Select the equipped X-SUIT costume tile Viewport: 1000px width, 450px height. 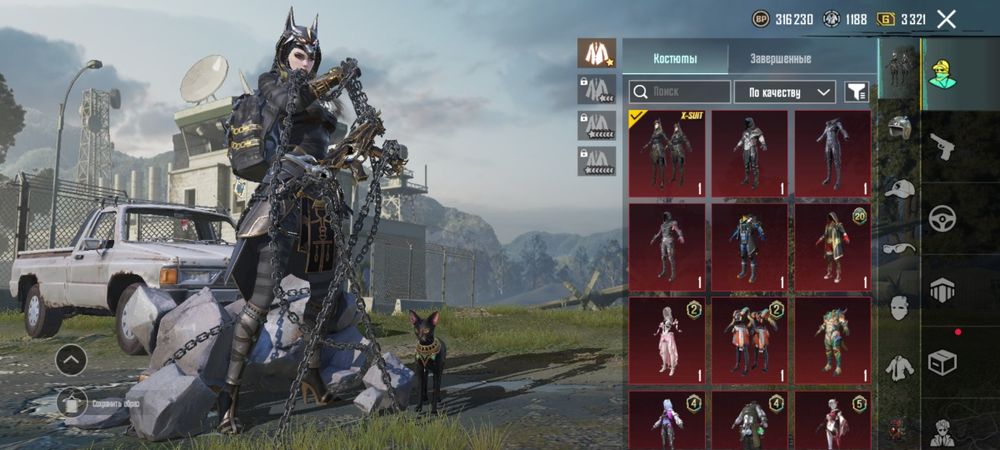[666, 153]
